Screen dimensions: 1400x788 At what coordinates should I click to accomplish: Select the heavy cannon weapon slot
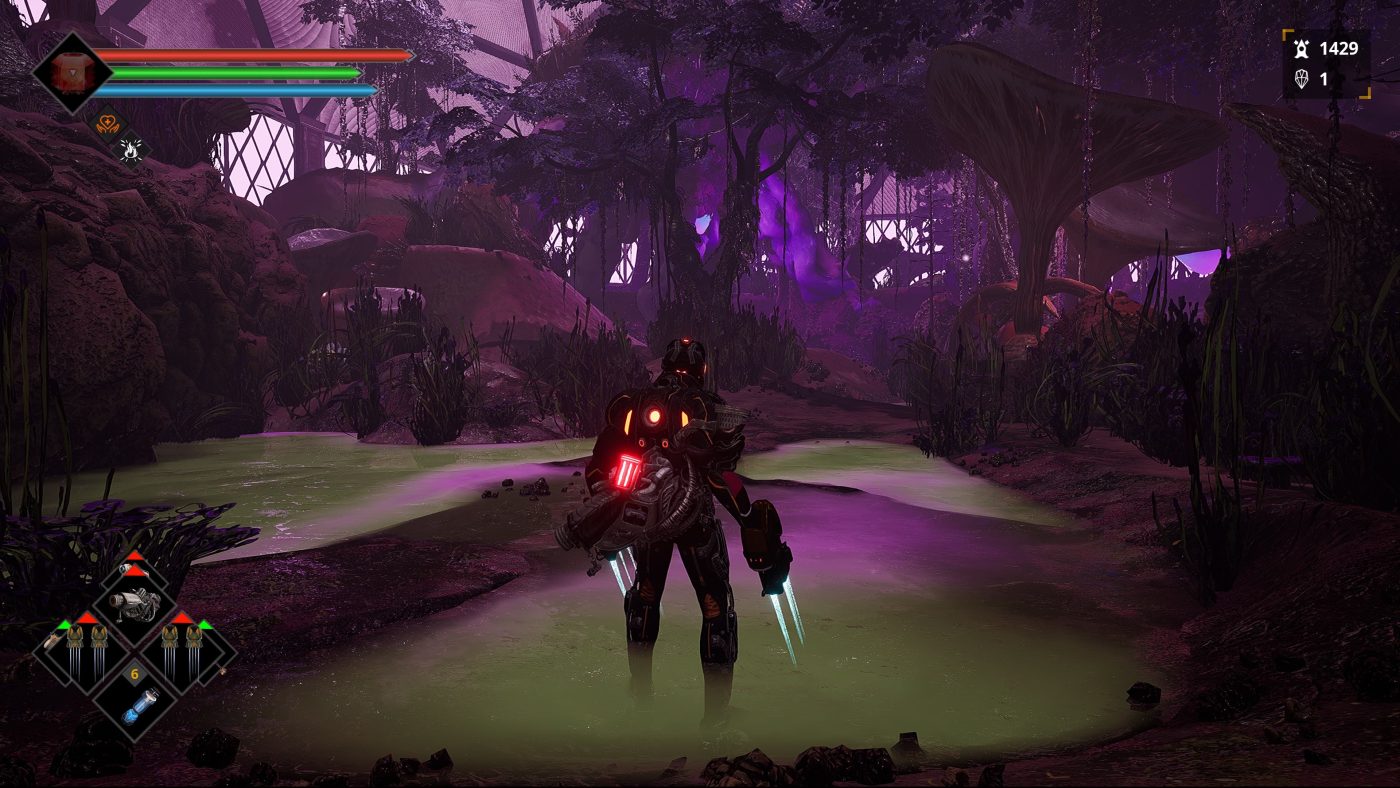click(x=134, y=602)
